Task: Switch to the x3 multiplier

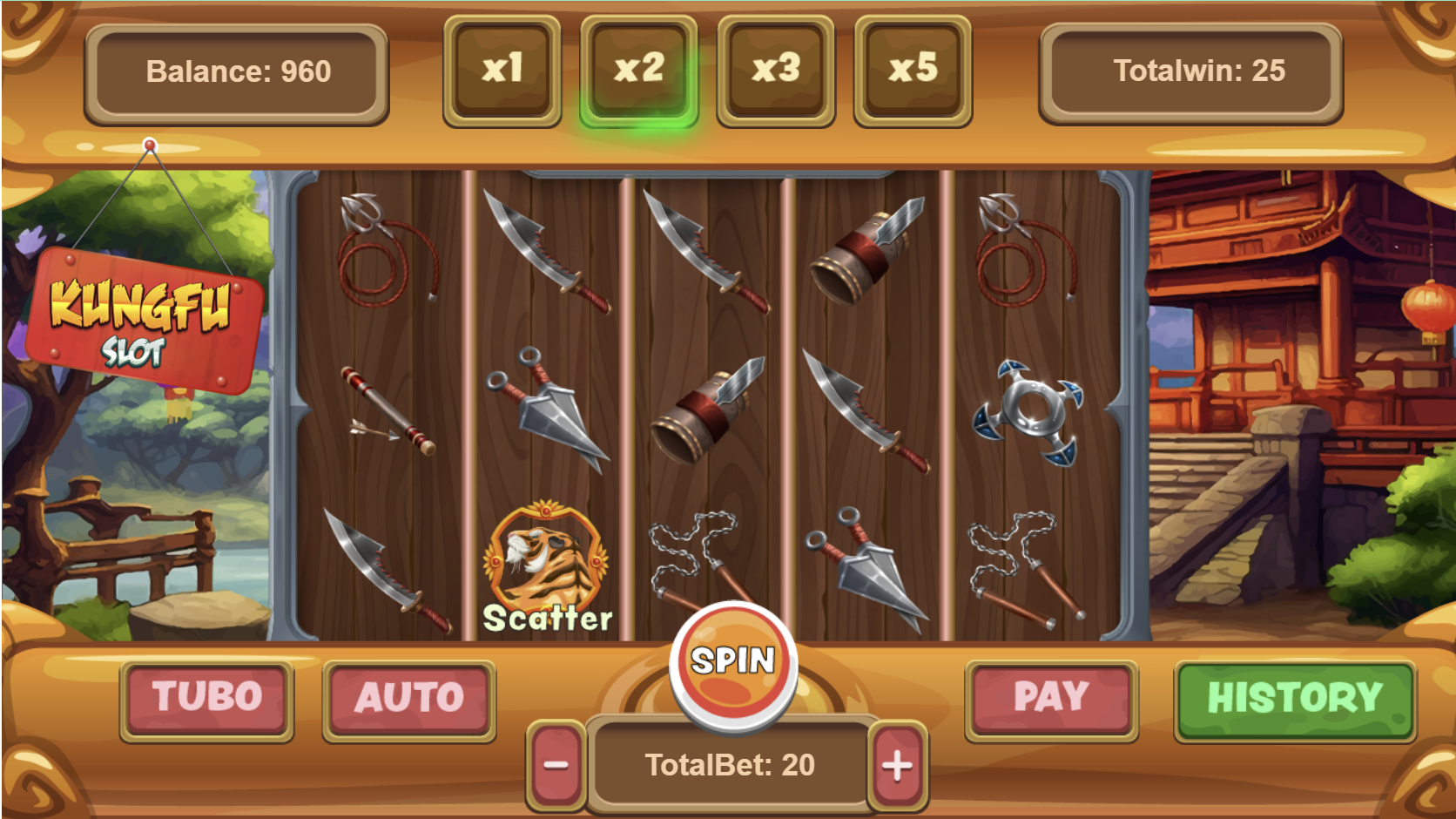Action: point(776,70)
